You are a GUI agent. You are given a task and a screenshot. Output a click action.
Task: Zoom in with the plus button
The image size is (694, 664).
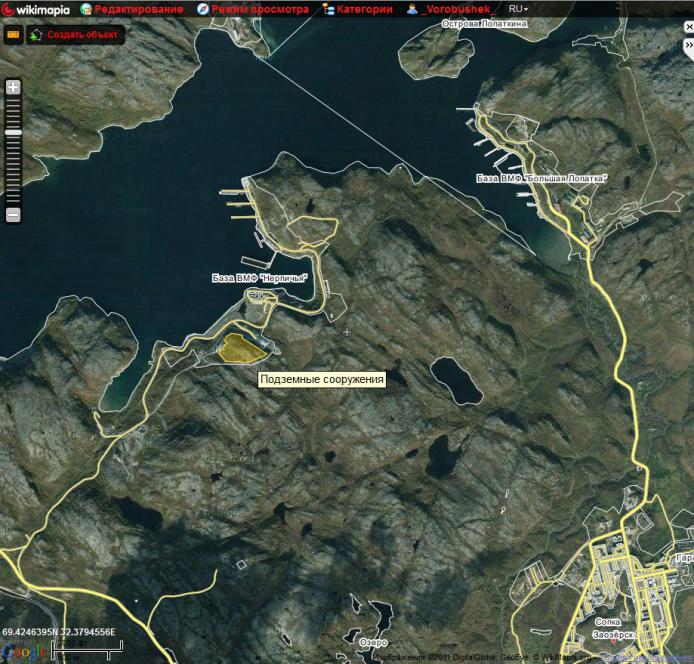pyautogui.click(x=13, y=87)
